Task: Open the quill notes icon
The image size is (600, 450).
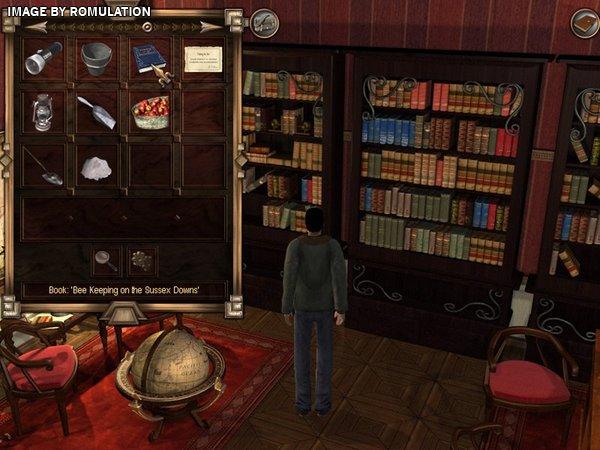Action: pyautogui.click(x=265, y=21)
